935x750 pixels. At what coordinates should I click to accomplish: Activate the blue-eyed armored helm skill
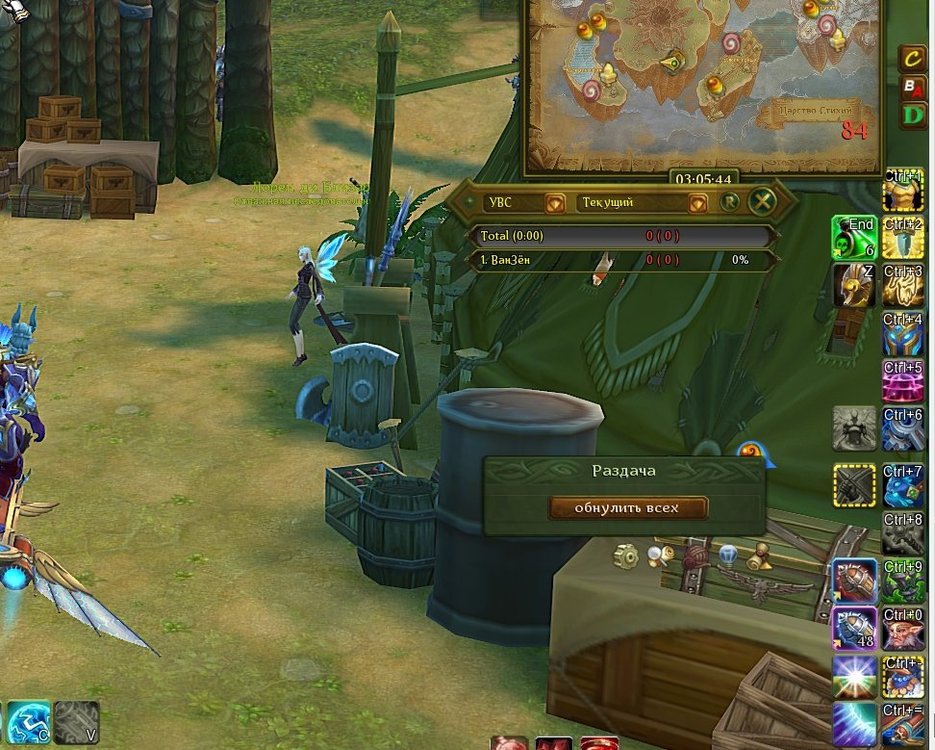click(903, 333)
